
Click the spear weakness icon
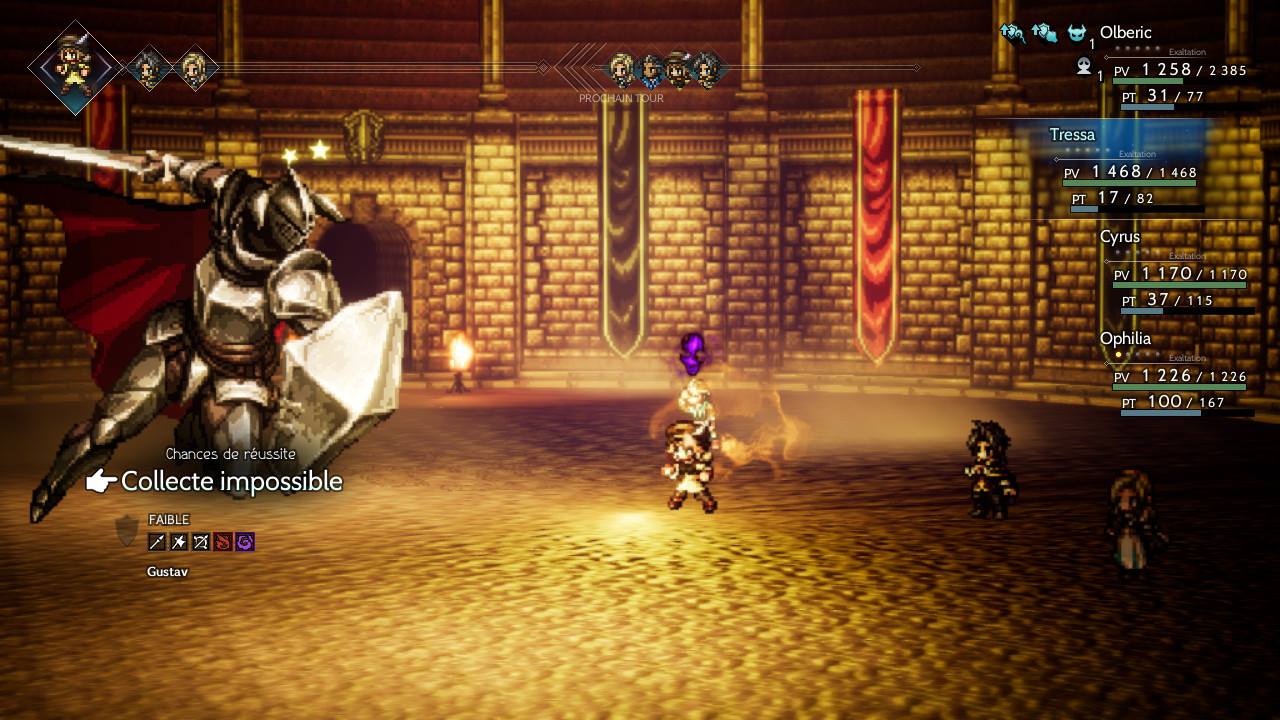click(157, 542)
